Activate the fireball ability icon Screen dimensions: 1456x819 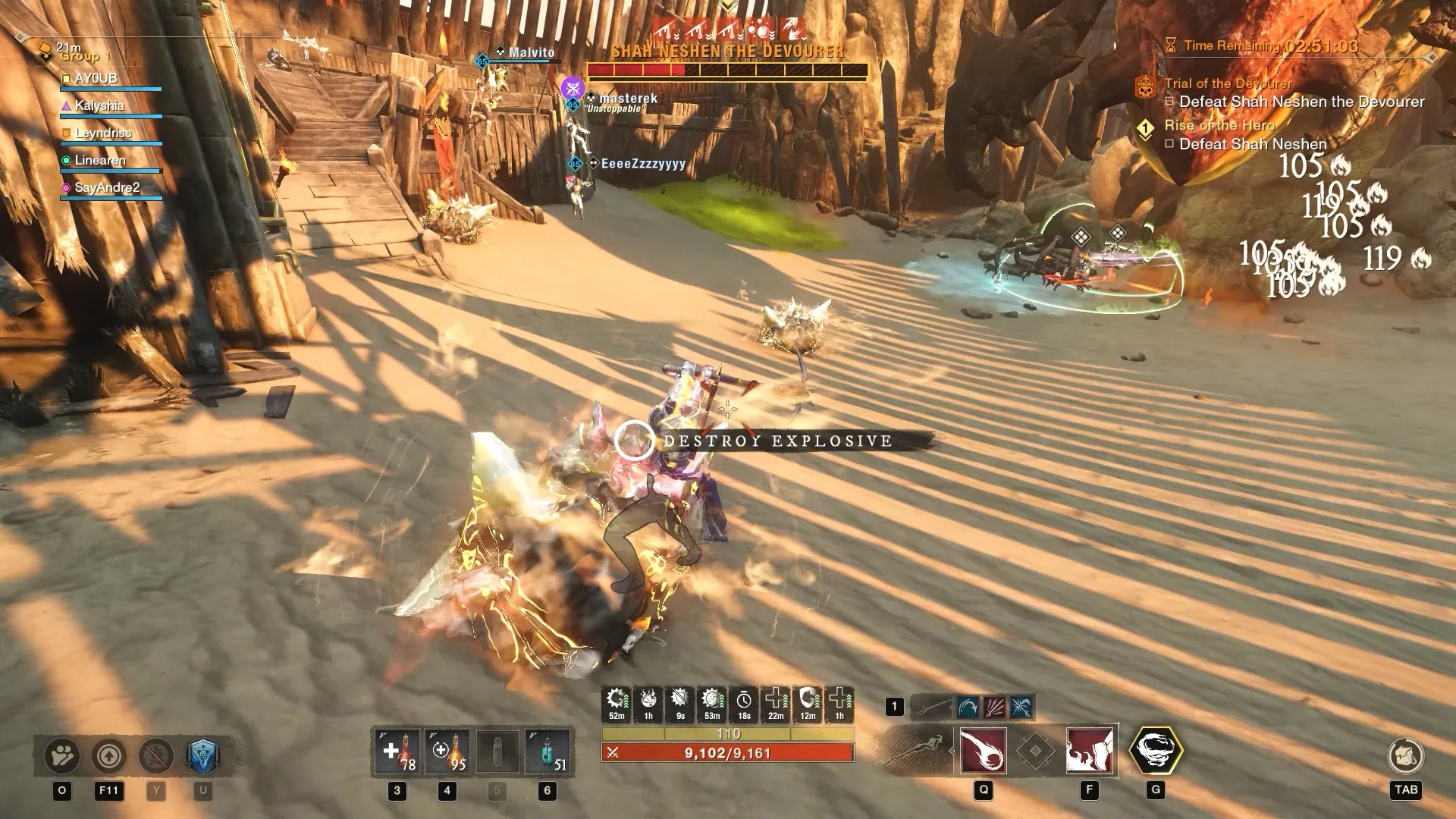pyautogui.click(x=984, y=751)
